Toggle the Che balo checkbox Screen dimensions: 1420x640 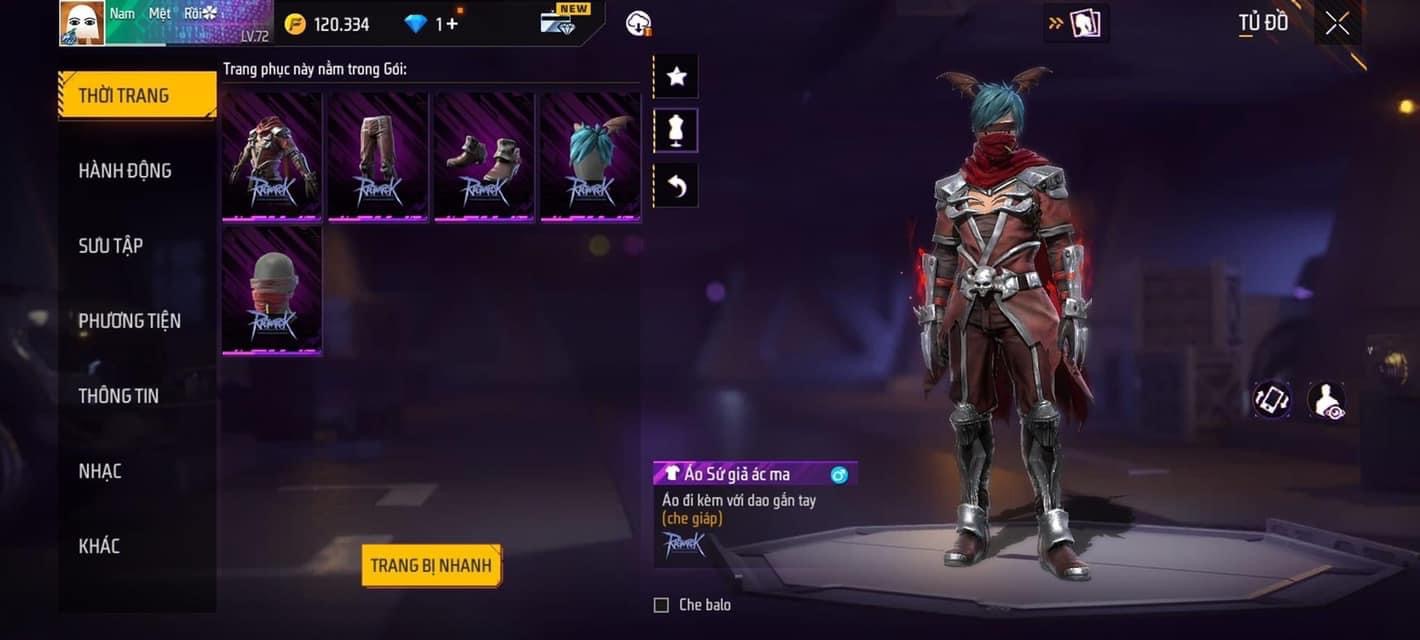[661, 605]
